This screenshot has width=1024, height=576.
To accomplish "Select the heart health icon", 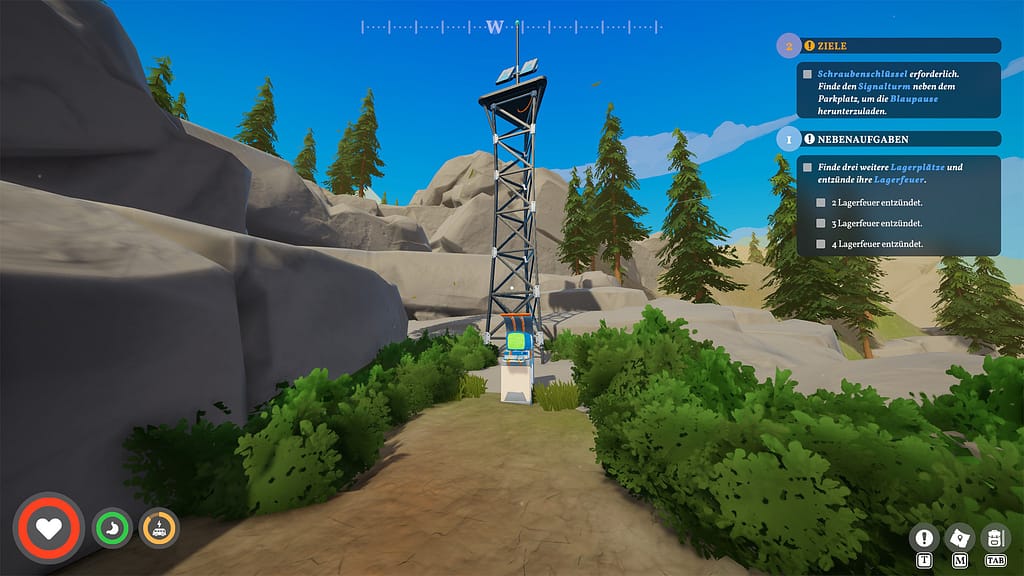I will coord(48,526).
